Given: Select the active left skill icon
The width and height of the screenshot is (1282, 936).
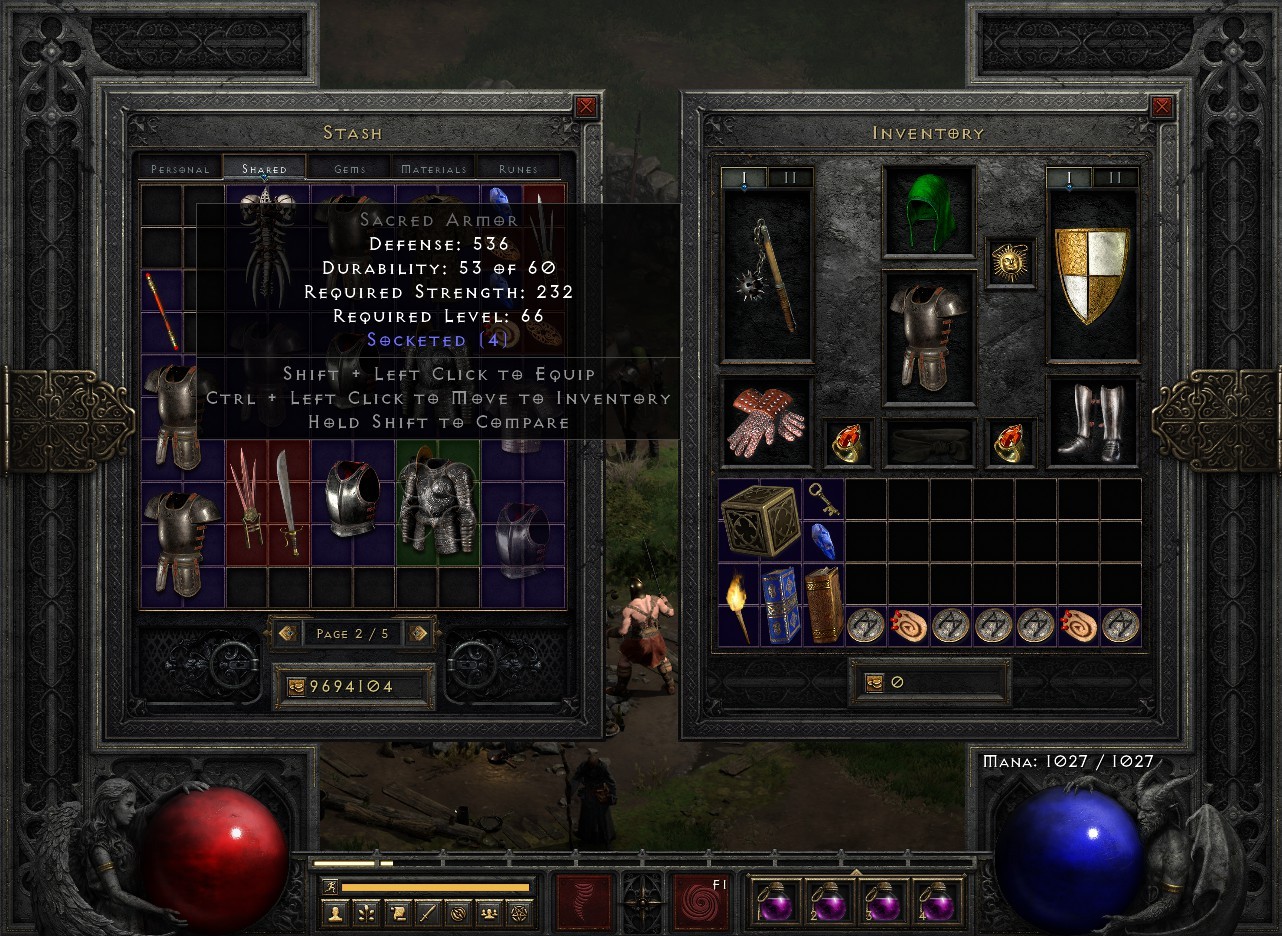Looking at the screenshot, I should [583, 902].
